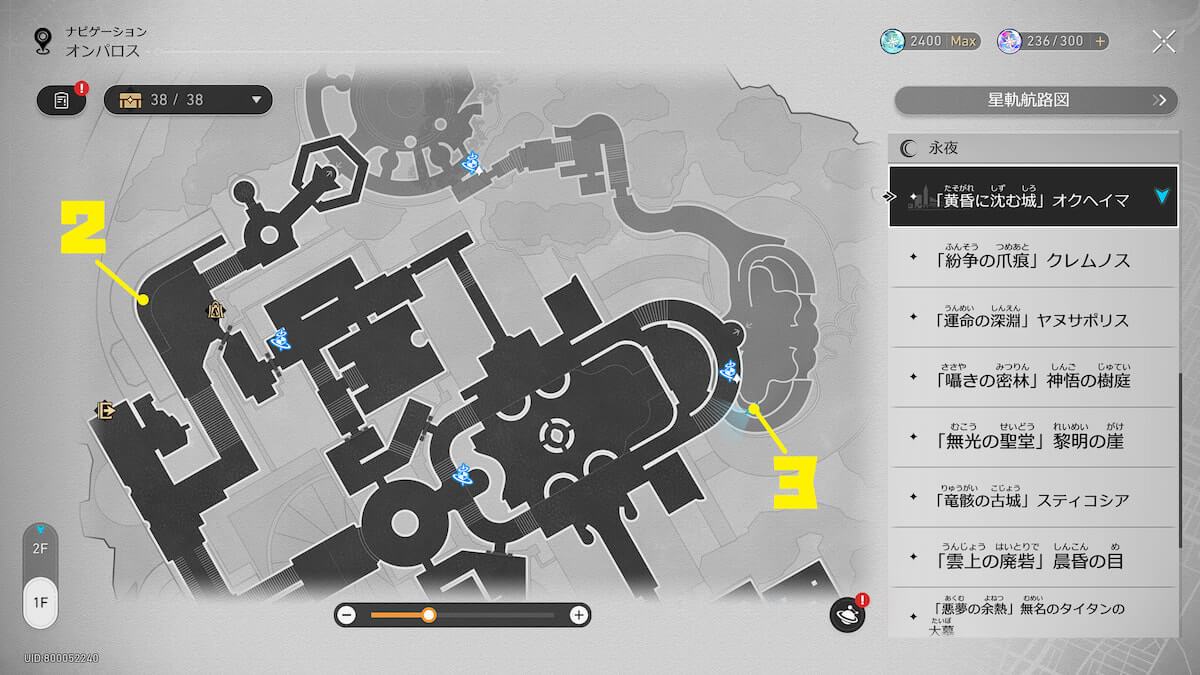Click the golden exit door map marker

coord(104,409)
